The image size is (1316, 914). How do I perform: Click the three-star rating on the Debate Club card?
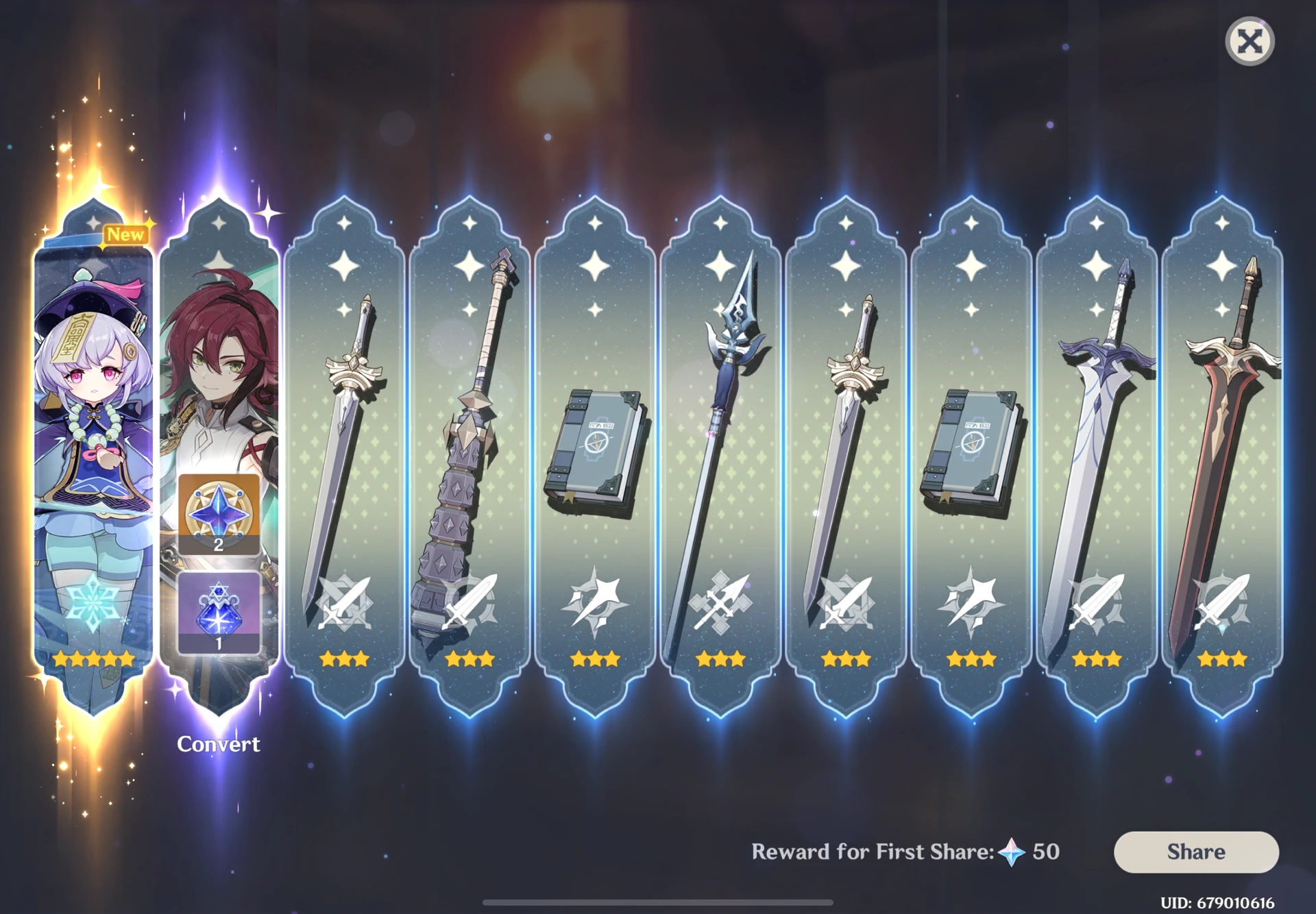click(x=470, y=659)
